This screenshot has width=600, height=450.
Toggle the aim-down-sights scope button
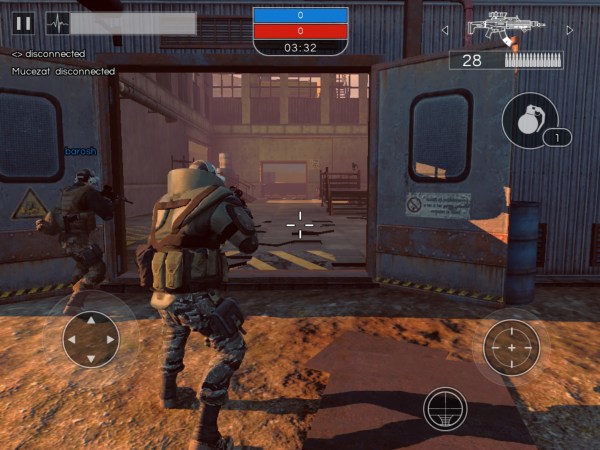[x=445, y=408]
